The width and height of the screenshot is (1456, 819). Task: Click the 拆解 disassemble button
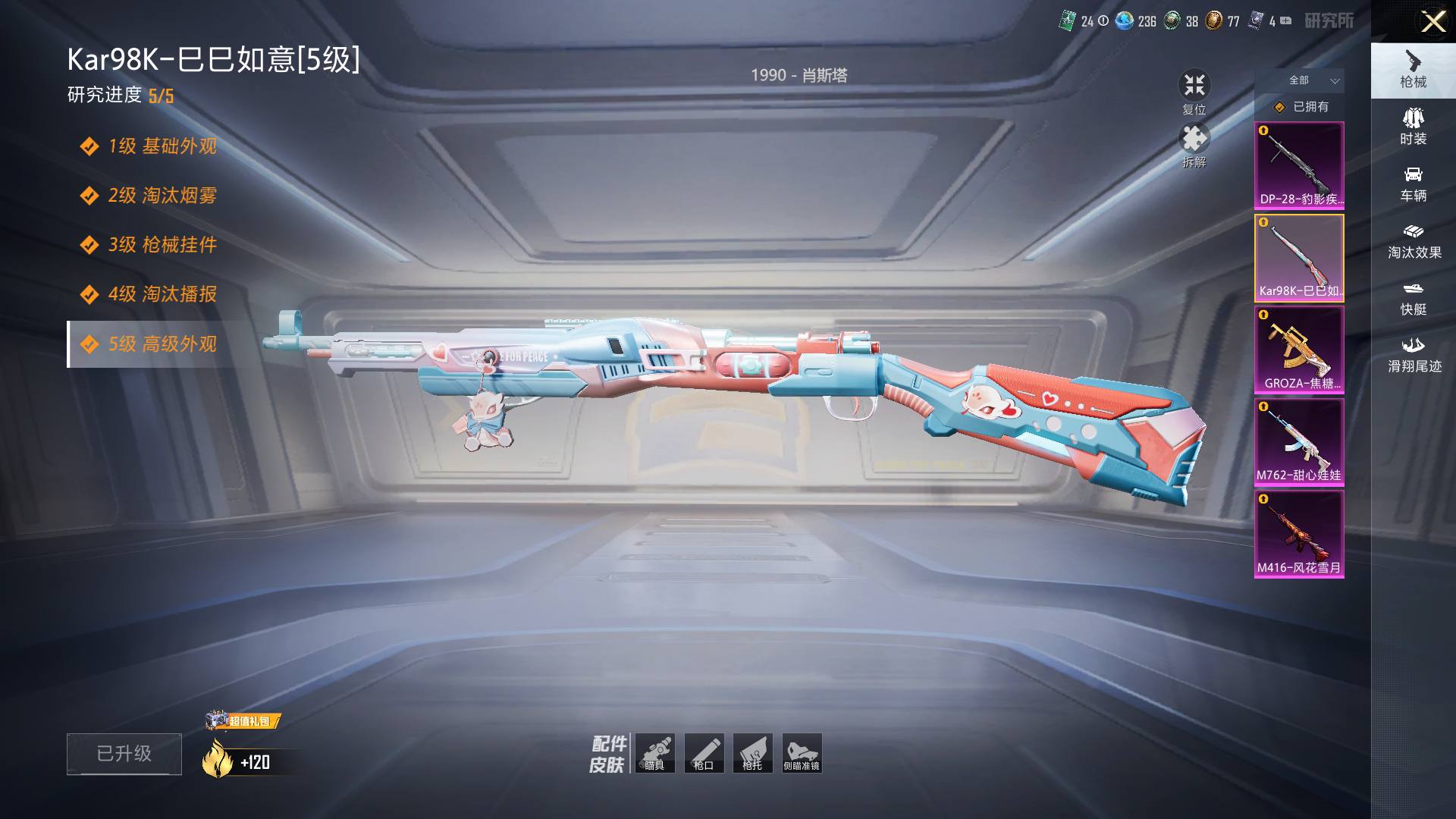point(1194,145)
